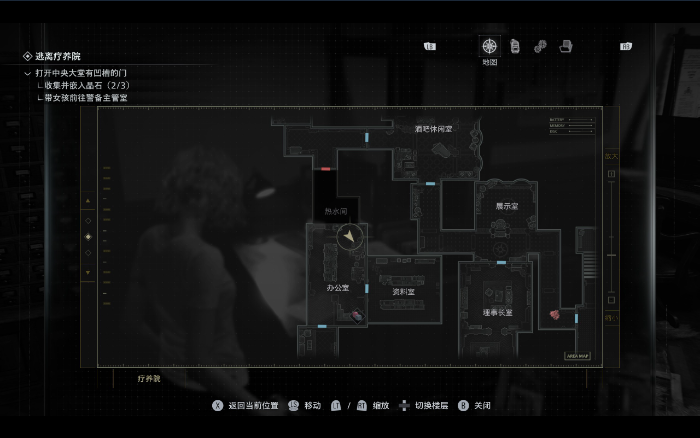This screenshot has height=438, width=700.
Task: Click the player arrow marker on map
Action: pyautogui.click(x=349, y=237)
